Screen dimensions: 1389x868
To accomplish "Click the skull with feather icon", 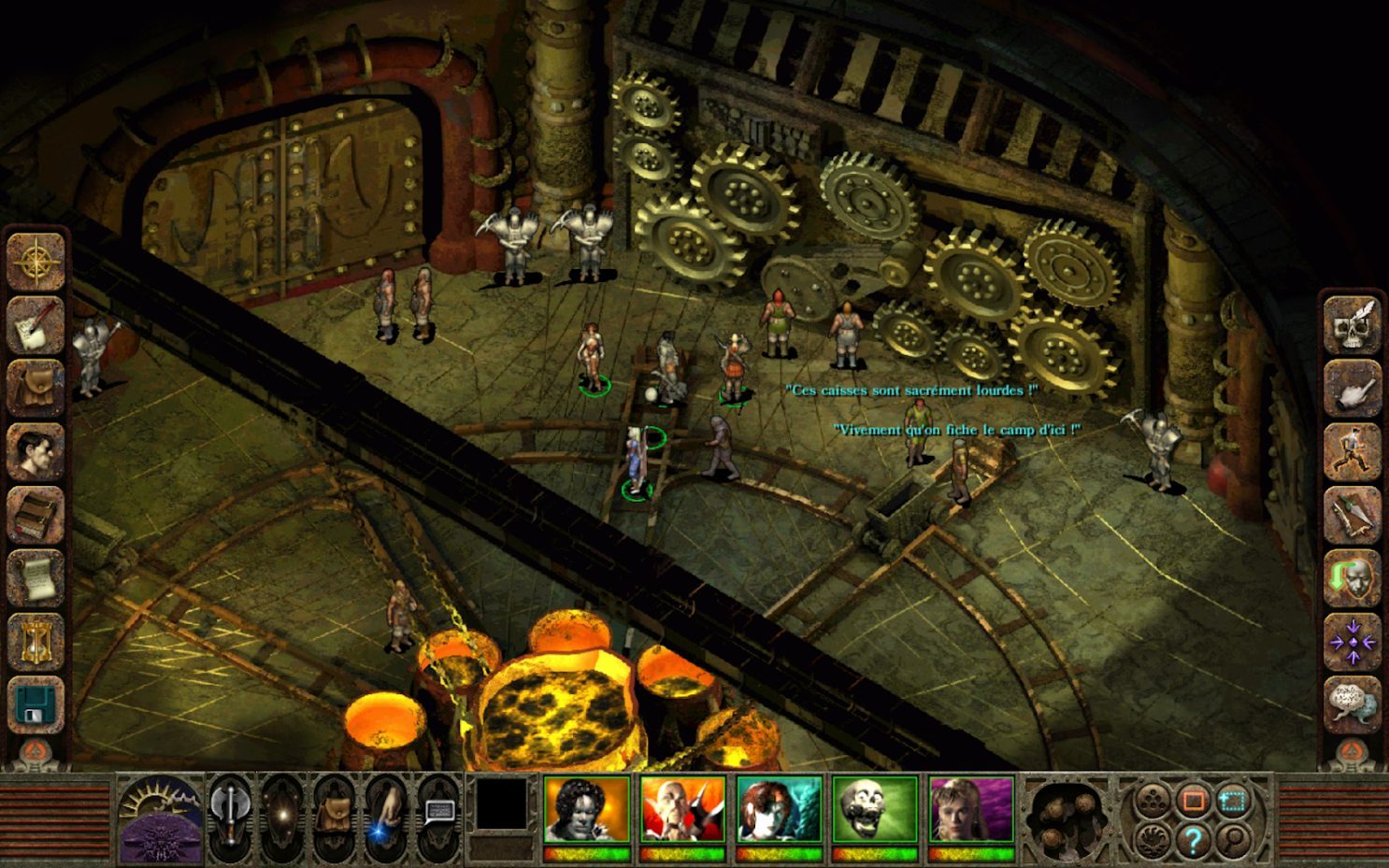I will pos(1353,324).
